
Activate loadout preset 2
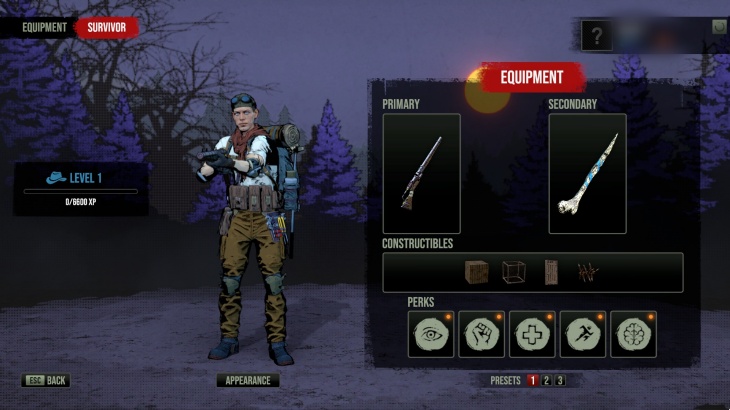click(546, 381)
